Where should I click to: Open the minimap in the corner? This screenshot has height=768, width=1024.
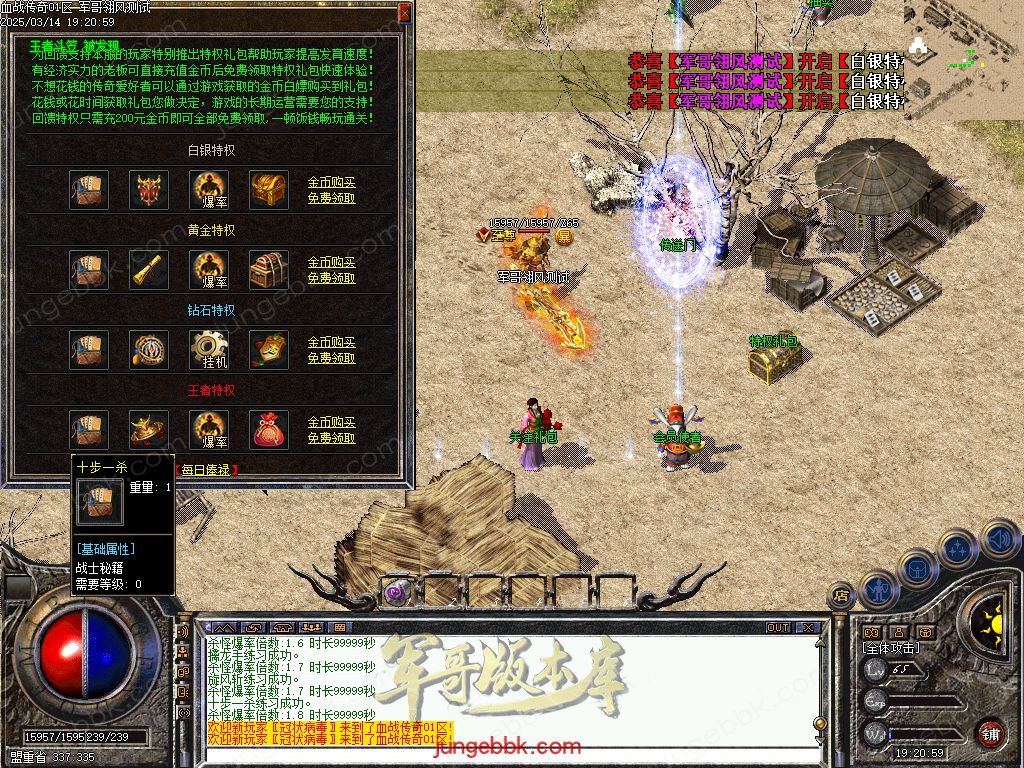(963, 45)
